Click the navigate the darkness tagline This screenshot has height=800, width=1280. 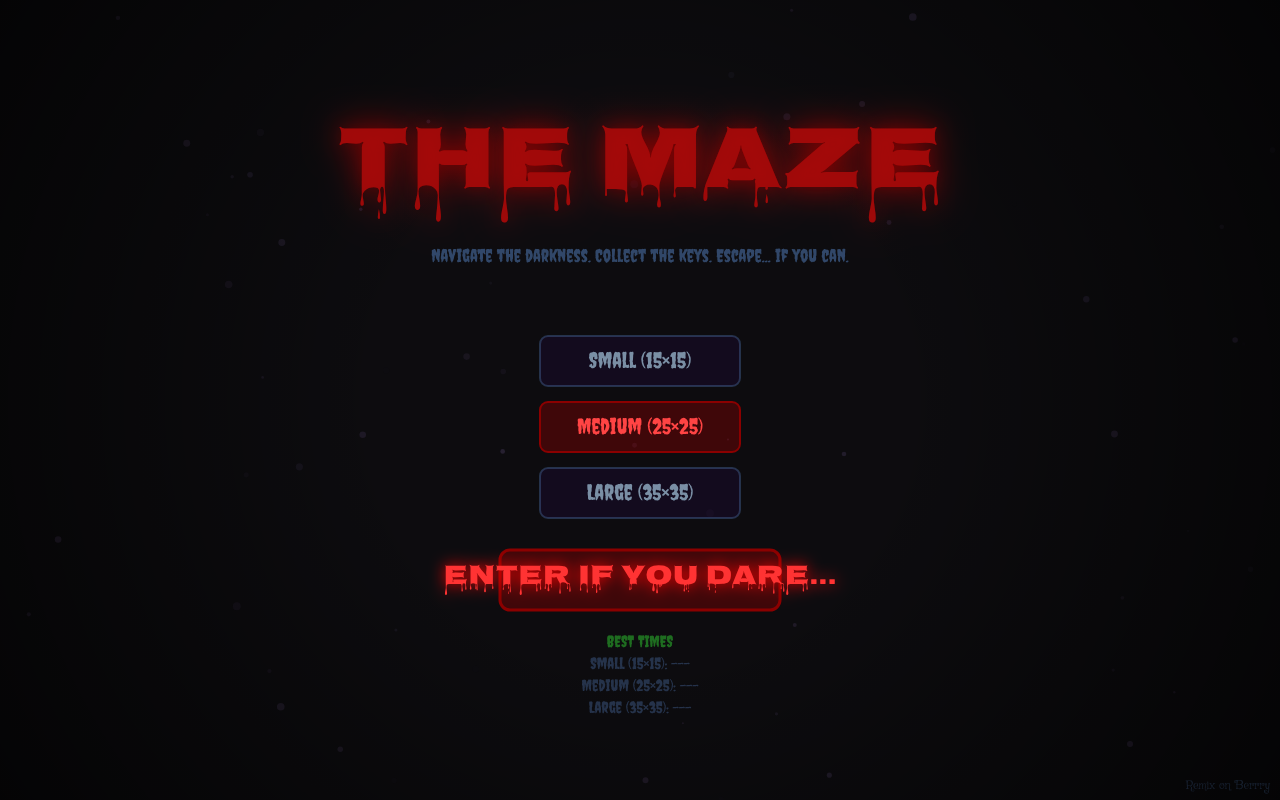tap(640, 256)
